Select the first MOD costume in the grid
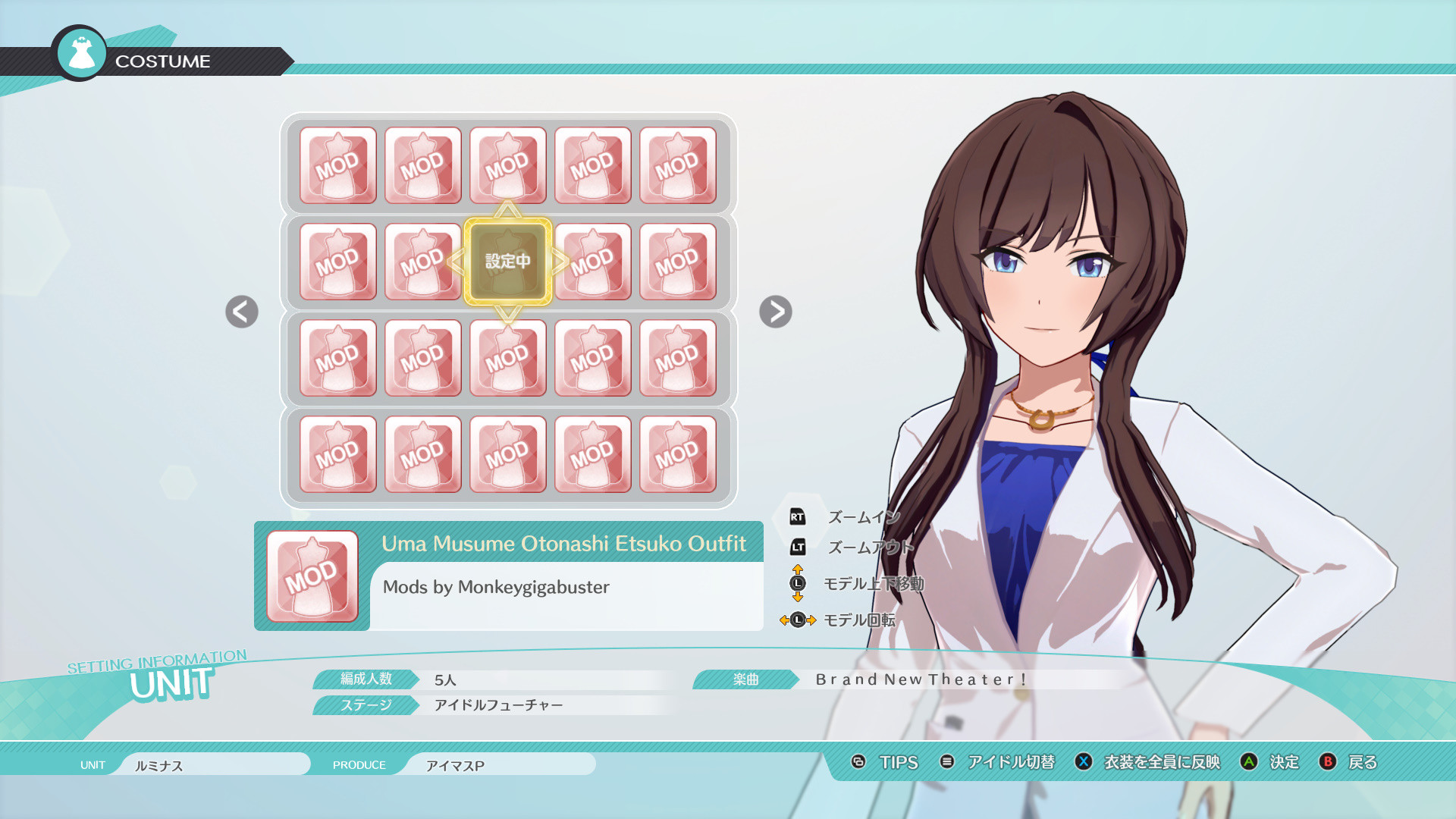This screenshot has width=1456, height=819. click(338, 165)
